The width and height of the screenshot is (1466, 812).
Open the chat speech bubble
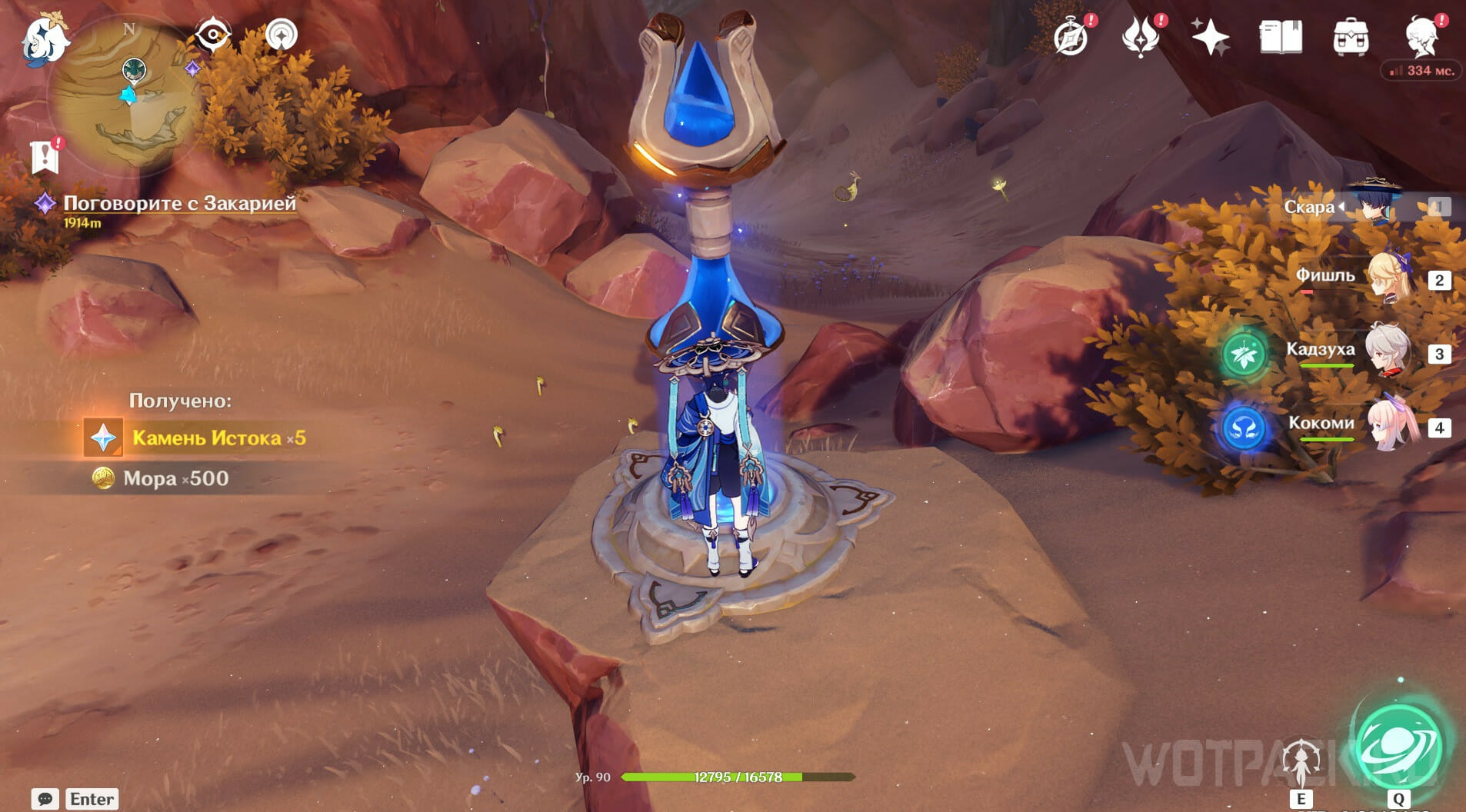[45, 799]
